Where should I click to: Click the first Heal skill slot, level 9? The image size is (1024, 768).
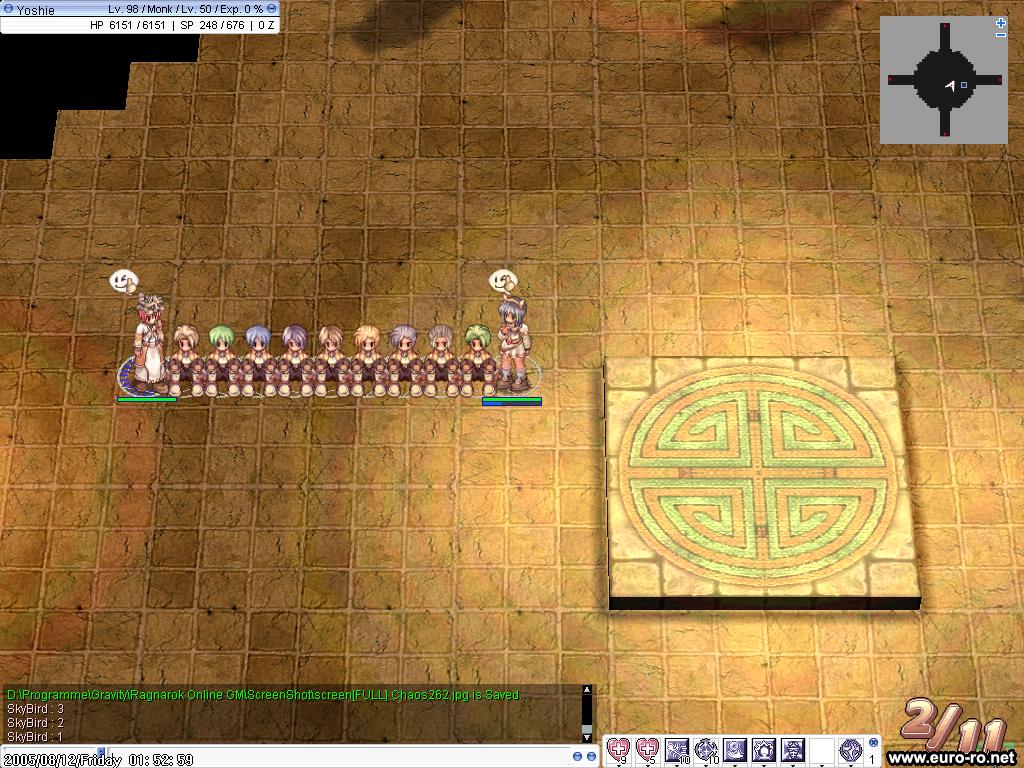click(620, 750)
